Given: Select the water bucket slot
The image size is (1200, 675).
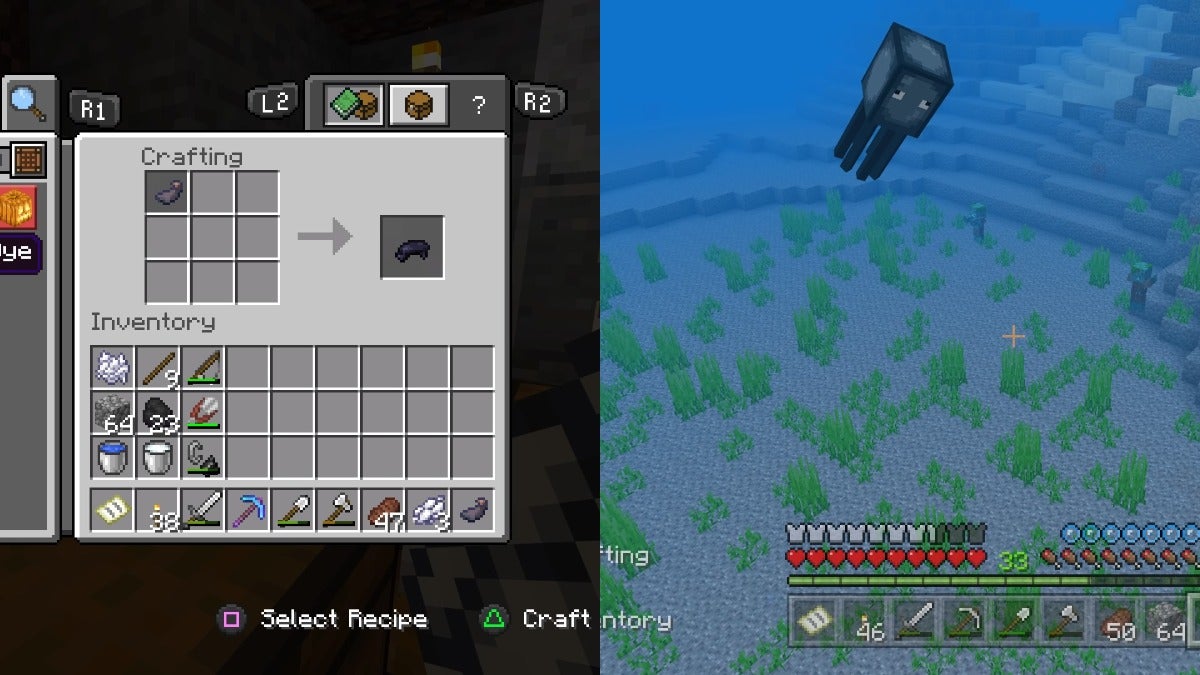Looking at the screenshot, I should pyautogui.click(x=113, y=458).
